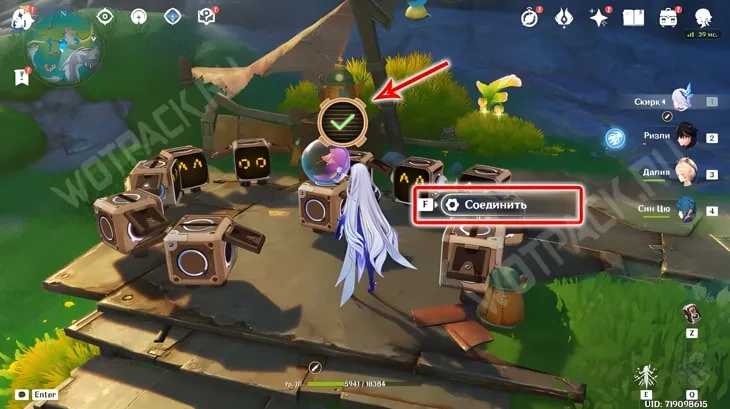
Task: Open the quest log exclamation icon
Action: point(20,76)
